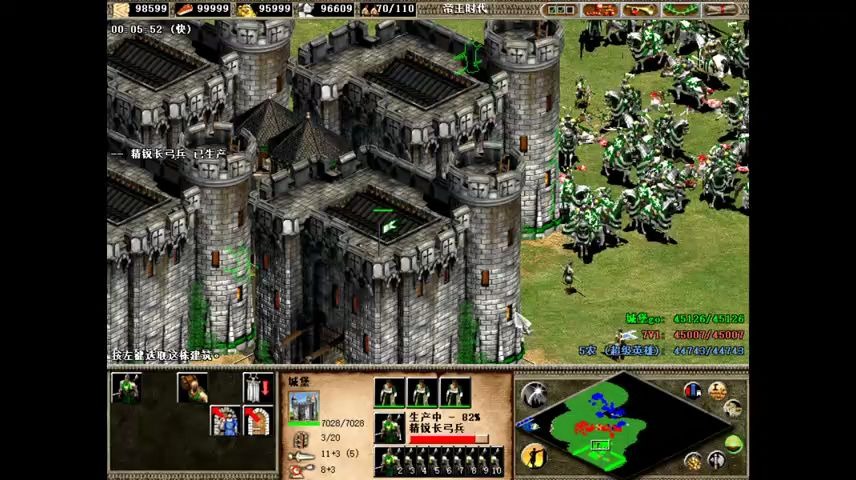Open the chat trumpet button

639,10
